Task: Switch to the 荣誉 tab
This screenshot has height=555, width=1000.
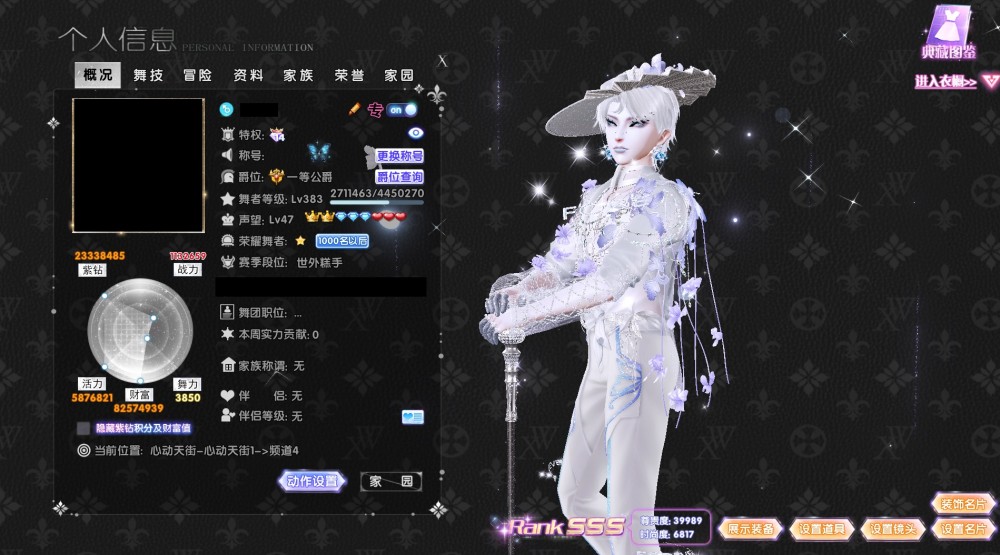Action: [x=349, y=75]
